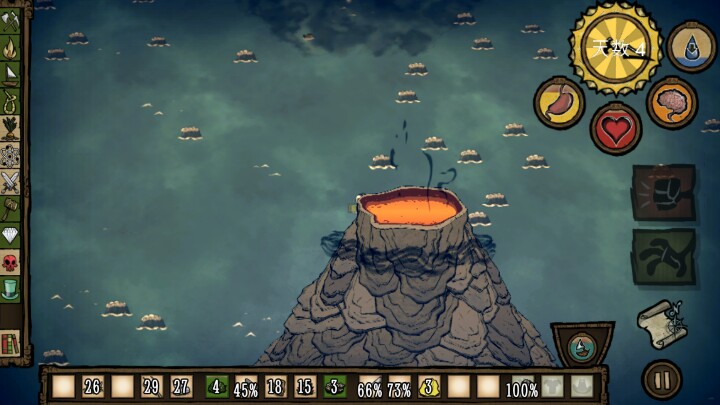Open the fire crafting tab
The width and height of the screenshot is (720, 405).
pyautogui.click(x=11, y=47)
